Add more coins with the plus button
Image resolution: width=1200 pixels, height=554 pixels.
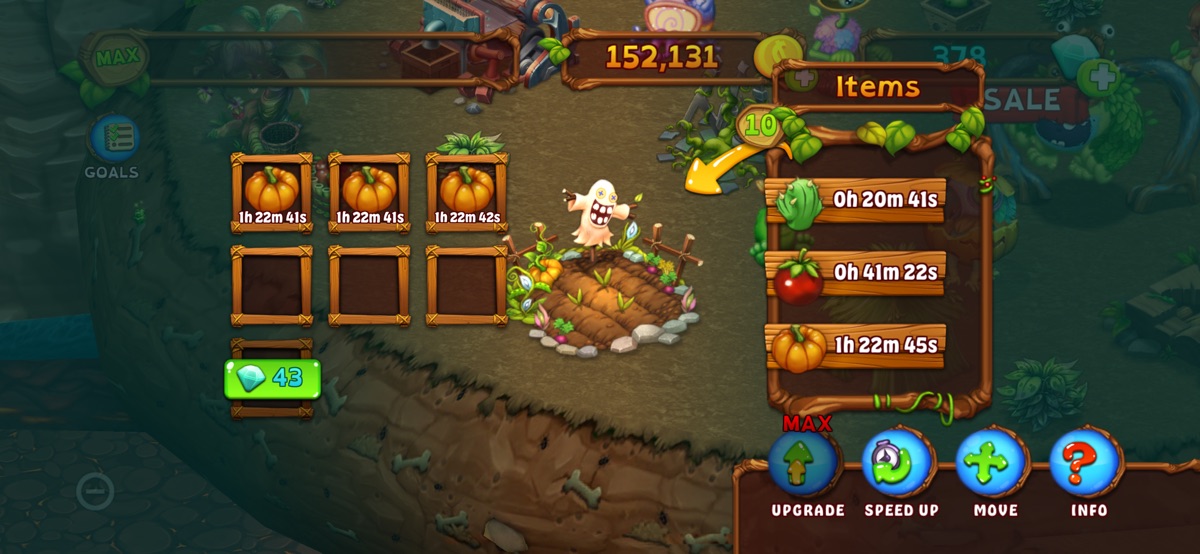[x=800, y=76]
